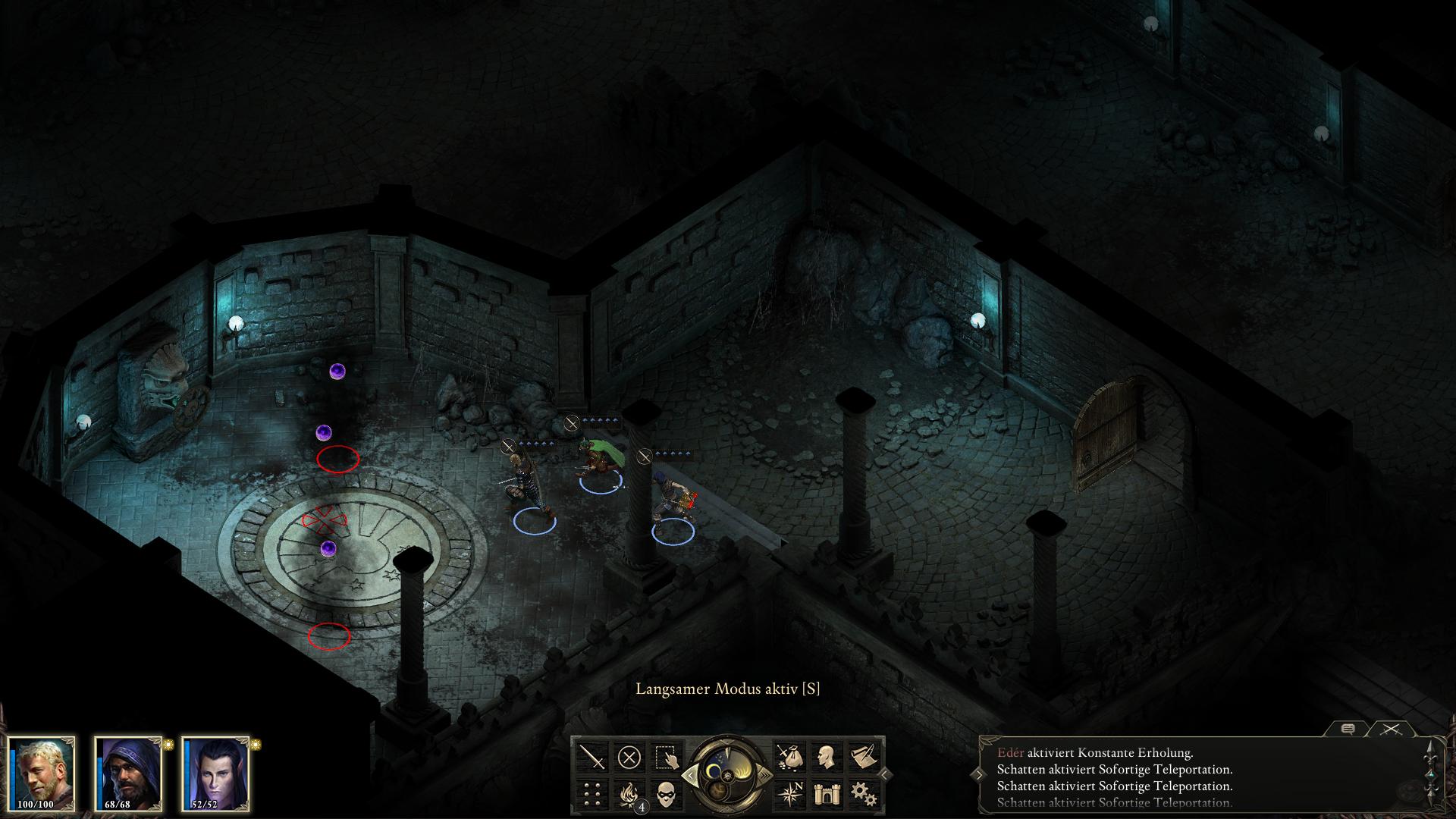Select the hooded purple-cloaked companion portrait

128,772
